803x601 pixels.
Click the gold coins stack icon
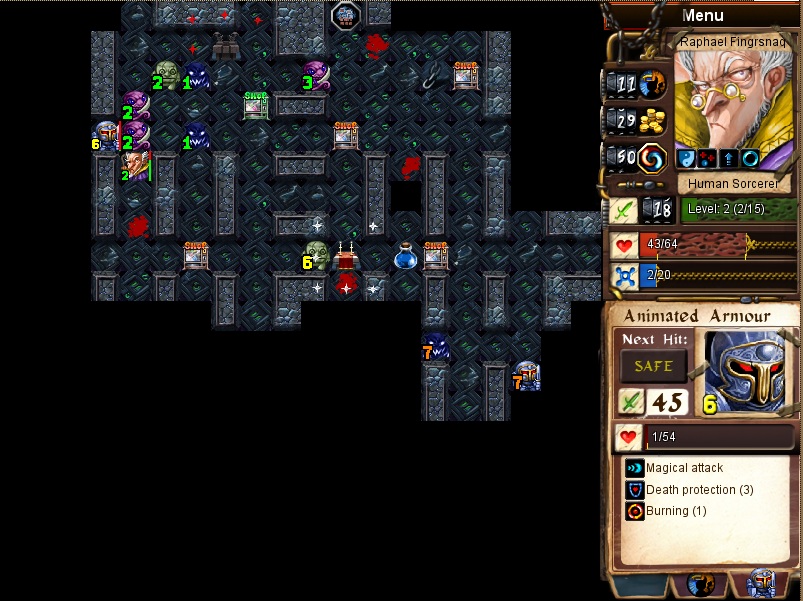[652, 120]
